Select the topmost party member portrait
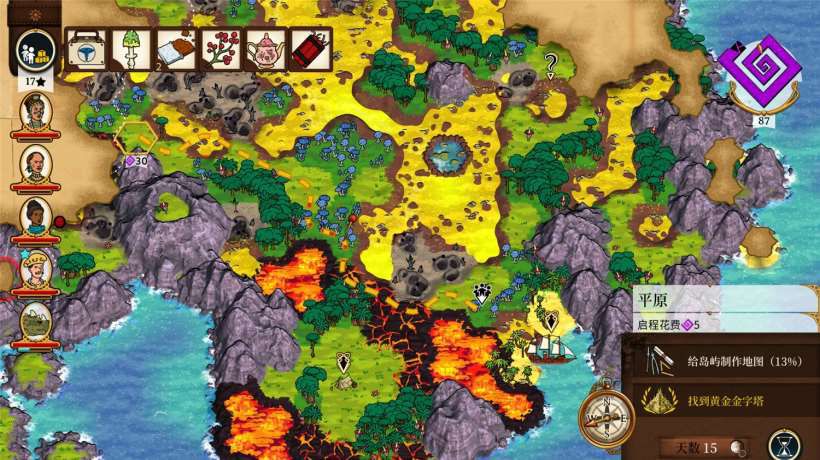 pos(36,111)
